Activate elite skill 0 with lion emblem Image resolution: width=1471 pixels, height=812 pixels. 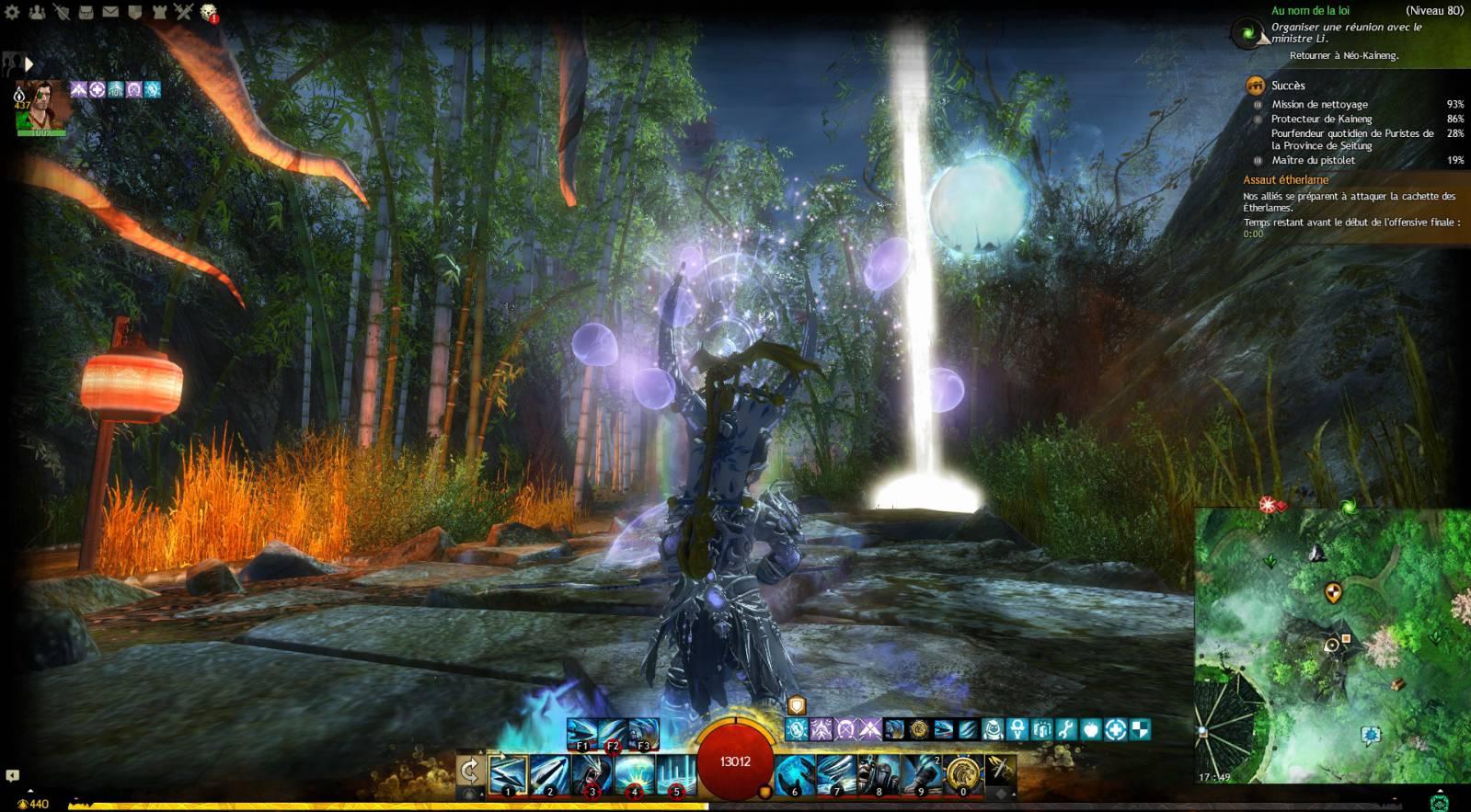(x=962, y=772)
